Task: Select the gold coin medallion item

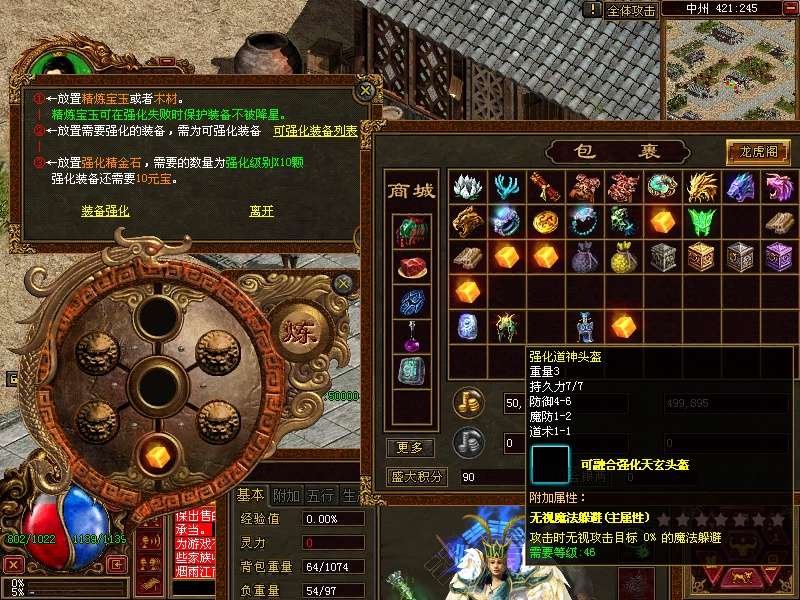Action: (543, 221)
